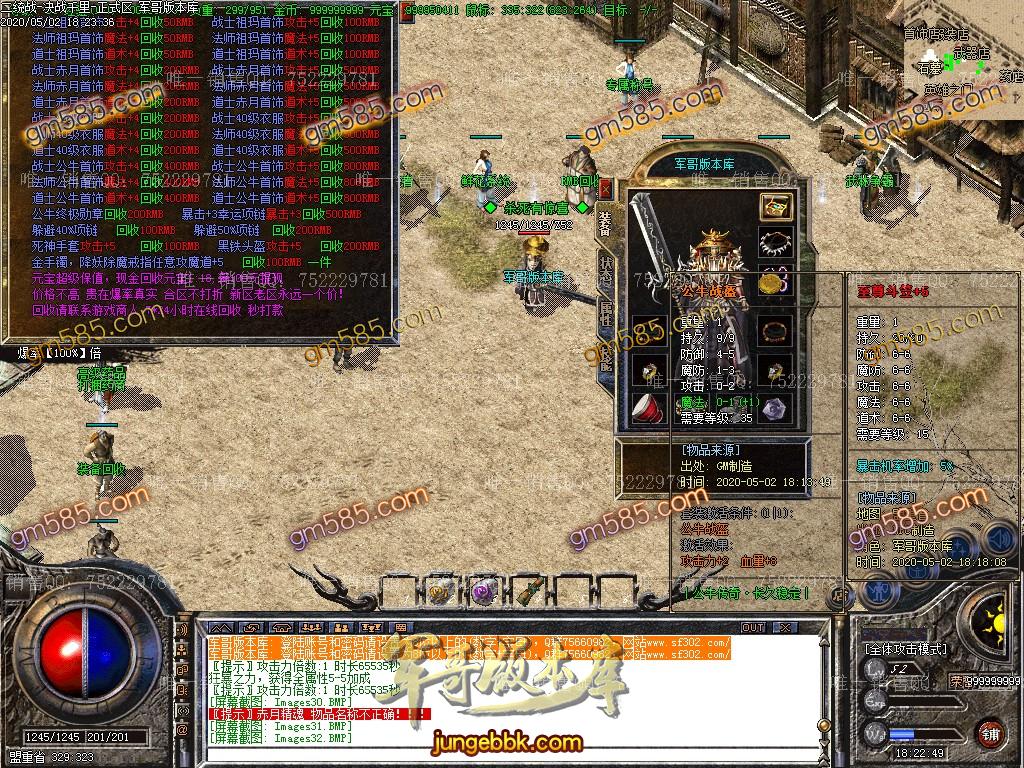The width and height of the screenshot is (1024, 768).
Task: Select the treasure chest equipment slot
Action: pos(776,208)
